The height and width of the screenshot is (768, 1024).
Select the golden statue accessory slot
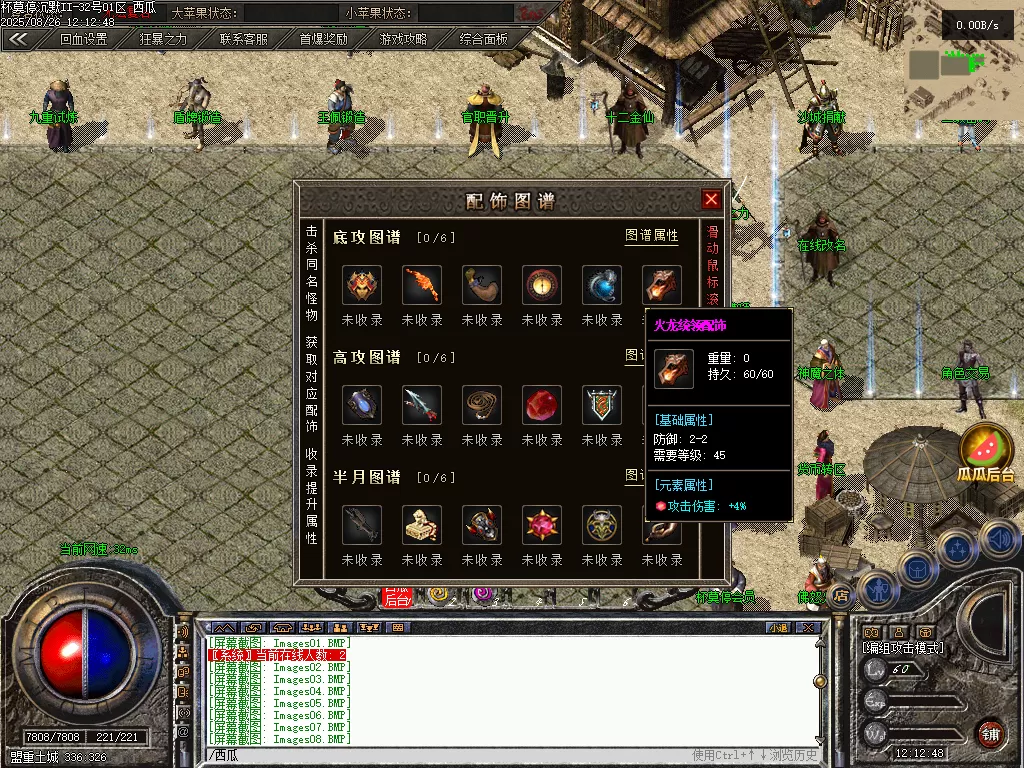click(x=422, y=525)
